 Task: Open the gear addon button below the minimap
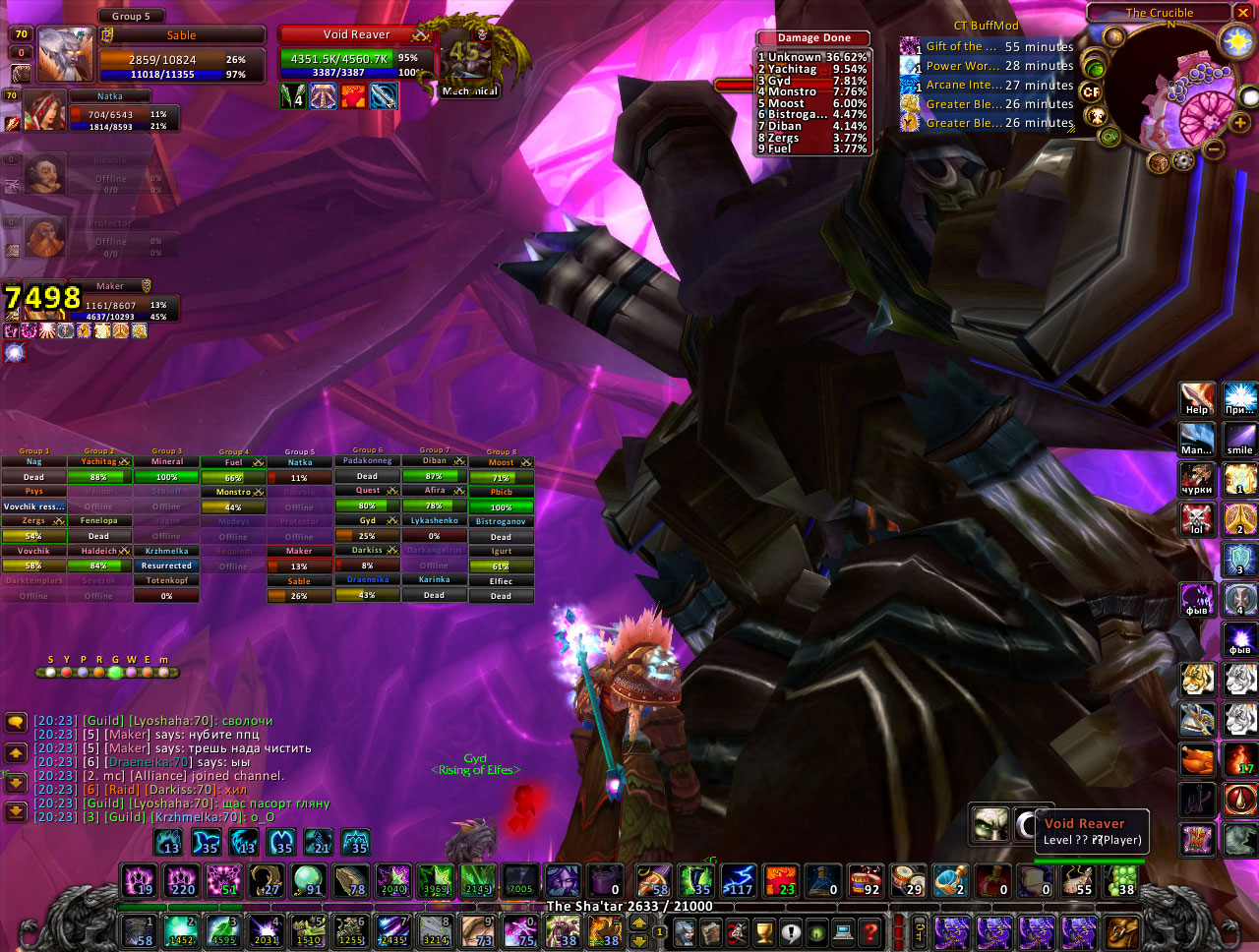pos(1183,160)
